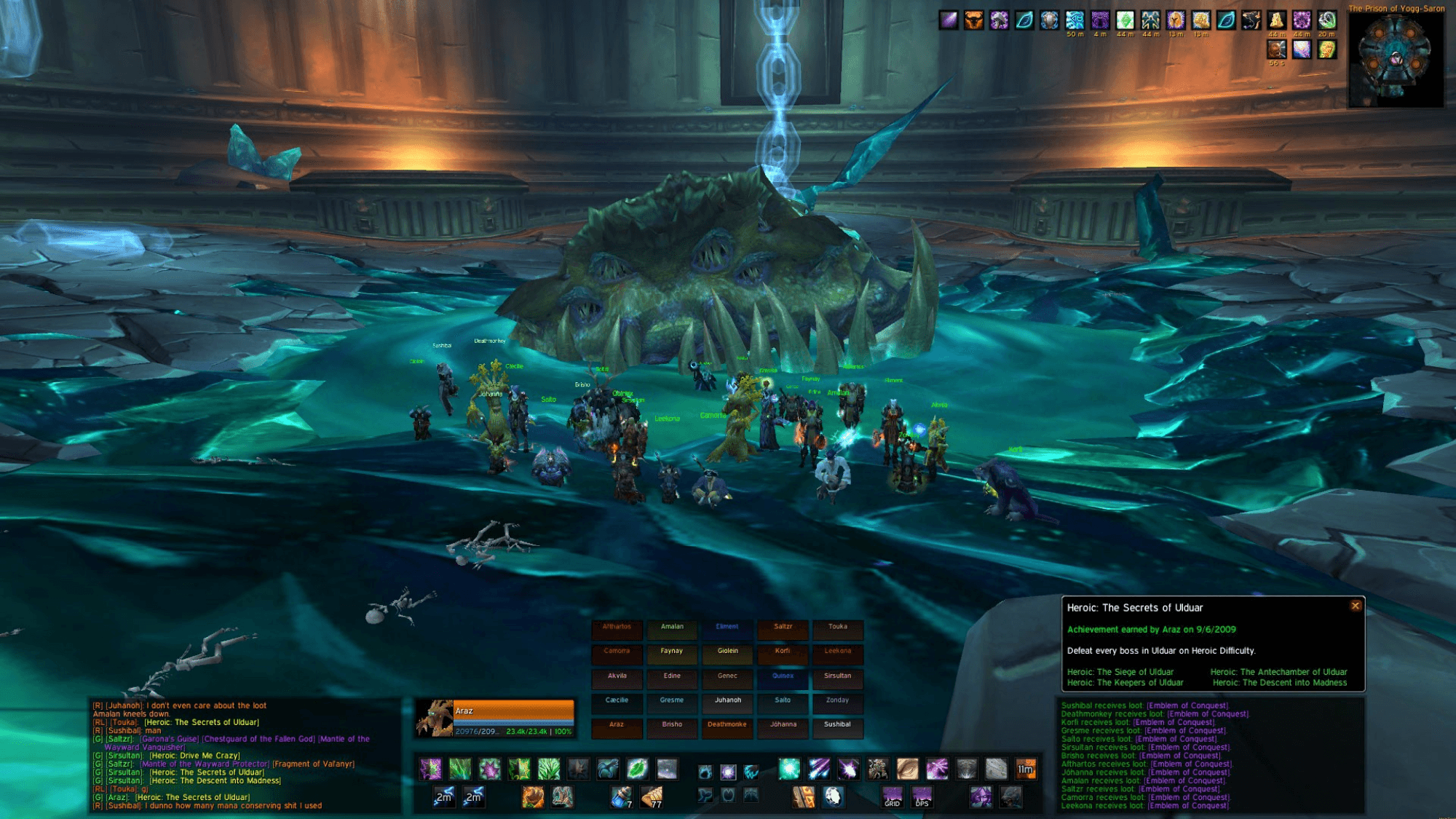Use the blue potion with 7 charges

tap(621, 797)
